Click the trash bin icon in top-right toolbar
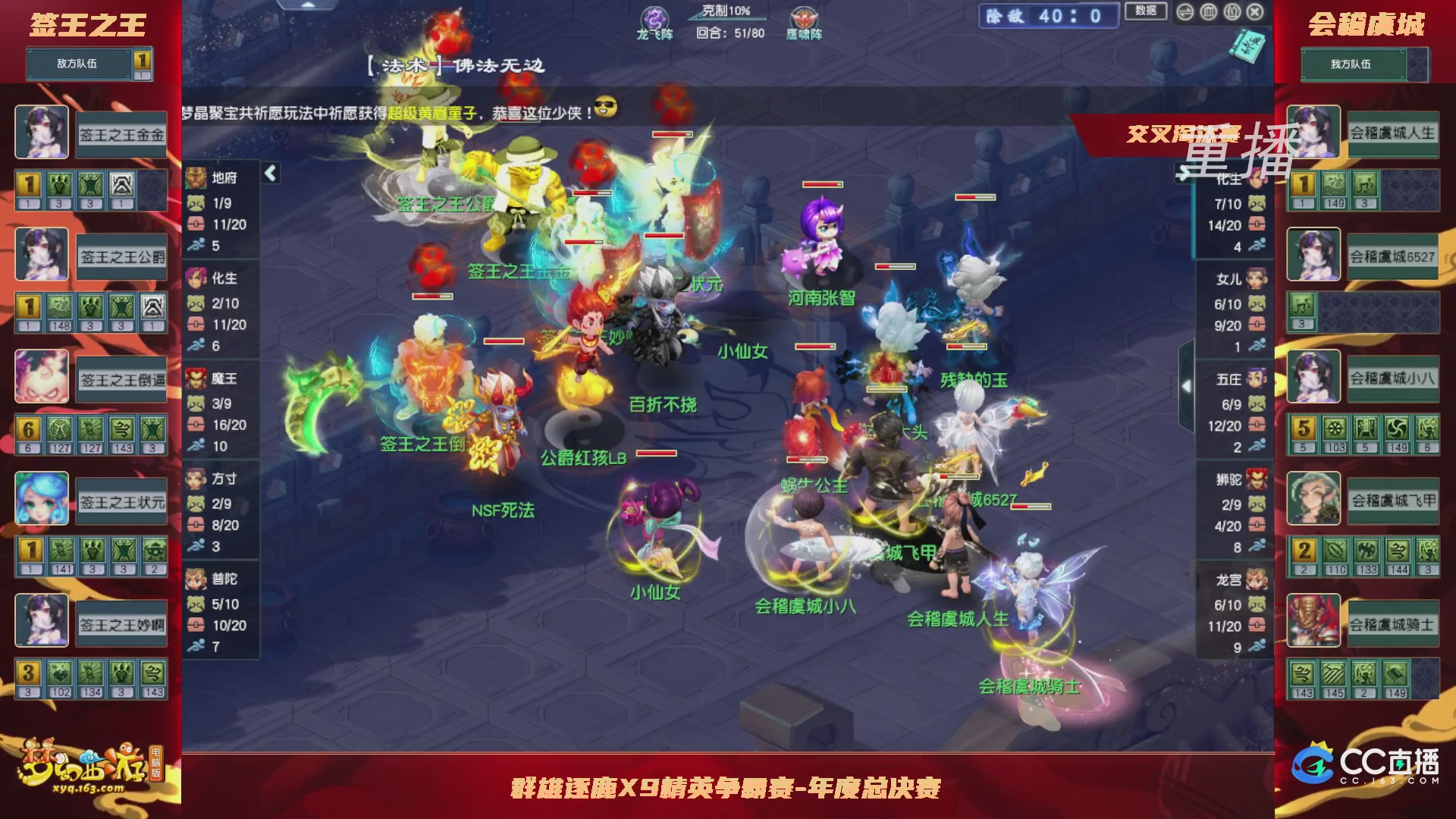This screenshot has width=1456, height=819. coord(1232,11)
